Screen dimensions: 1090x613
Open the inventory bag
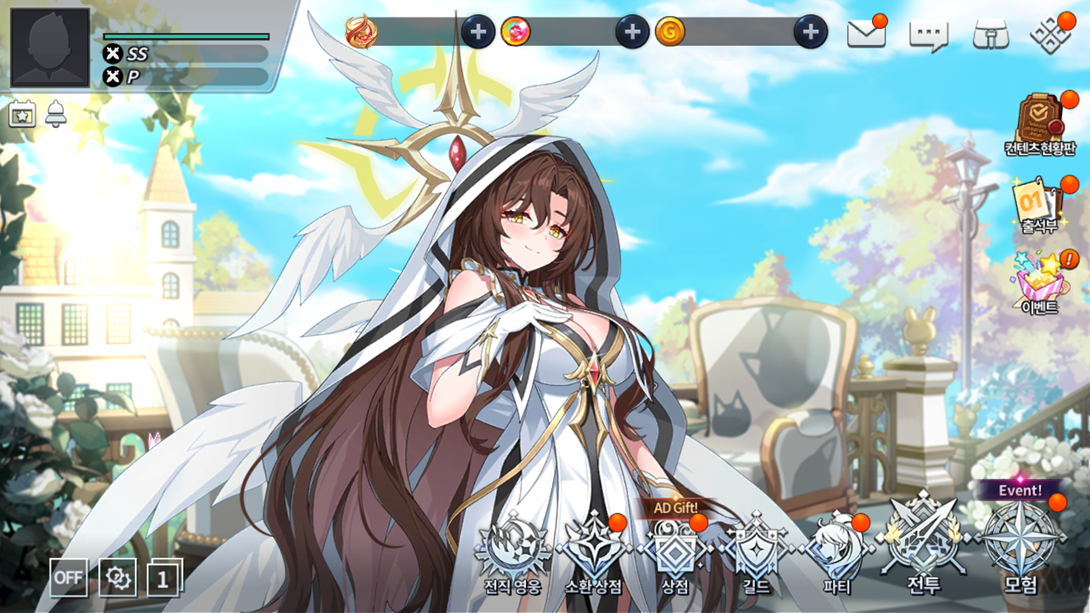(x=990, y=35)
